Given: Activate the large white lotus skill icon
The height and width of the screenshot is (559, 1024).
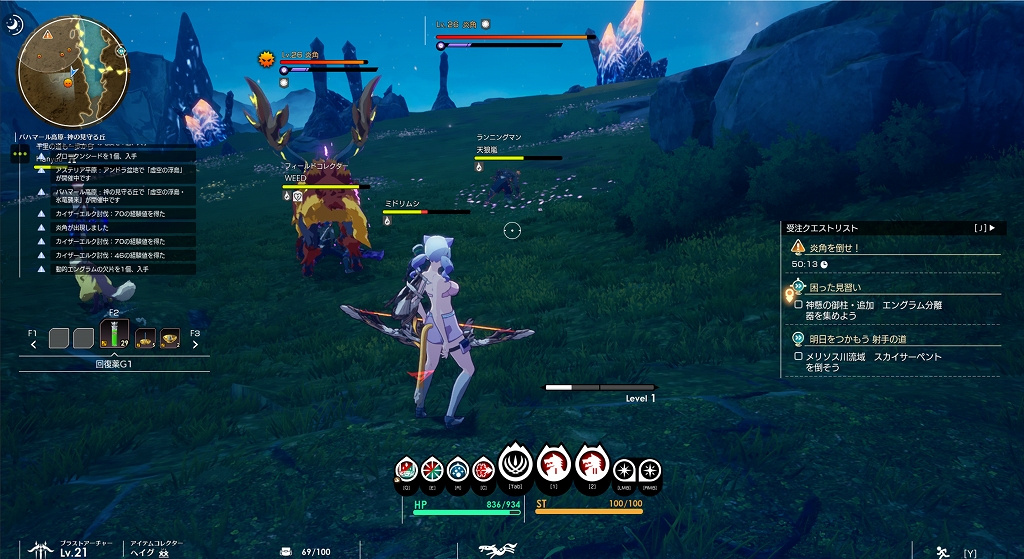Looking at the screenshot, I should (516, 463).
